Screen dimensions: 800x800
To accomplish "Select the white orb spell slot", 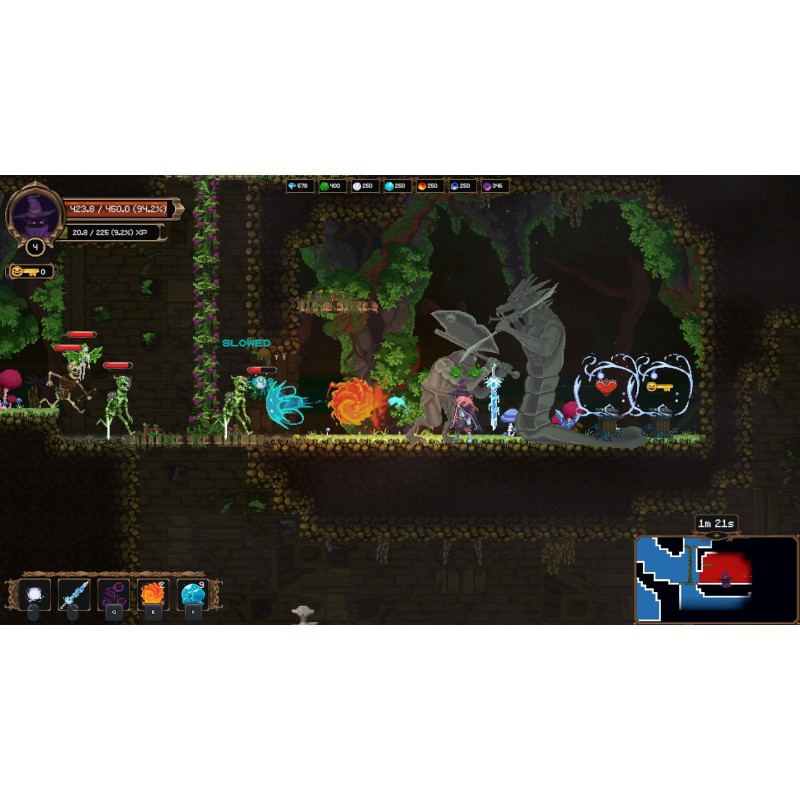I will click(x=34, y=594).
